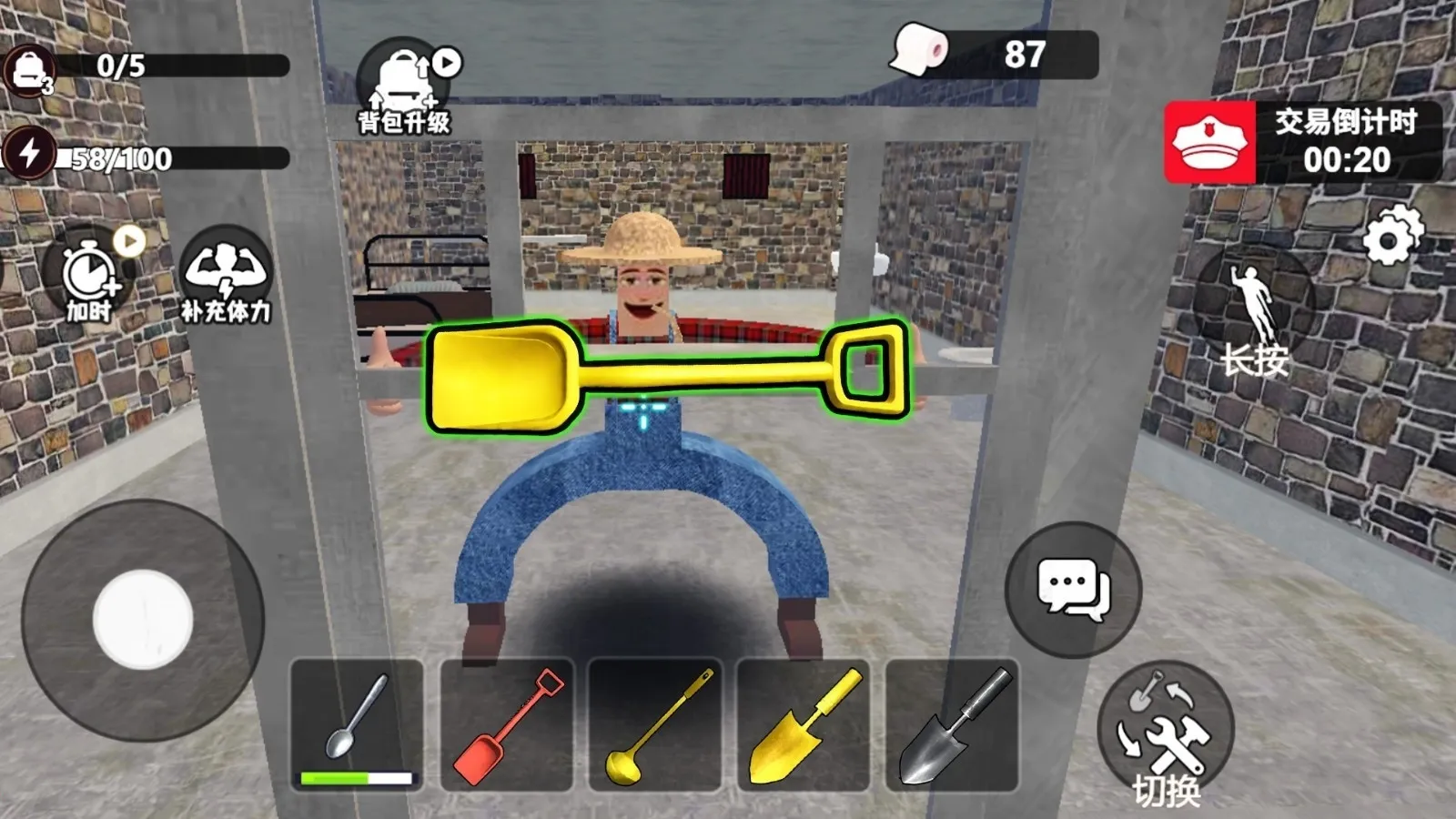Image resolution: width=1456 pixels, height=819 pixels.
Task: Tap the glowing yellow shovel trade item
Action: click(x=664, y=373)
